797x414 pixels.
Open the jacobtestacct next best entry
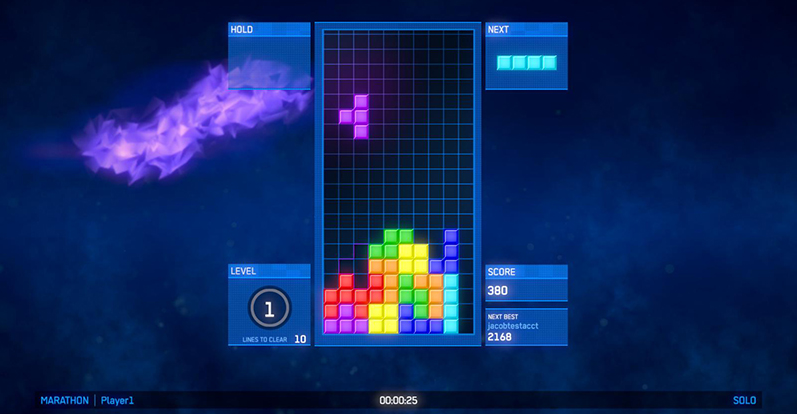tap(526, 327)
